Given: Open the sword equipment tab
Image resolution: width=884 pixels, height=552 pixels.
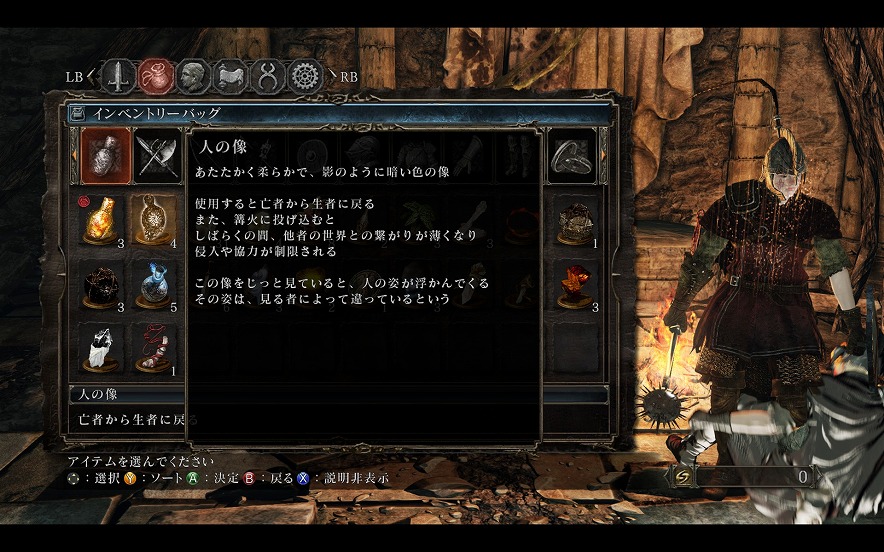Looking at the screenshot, I should point(120,75).
